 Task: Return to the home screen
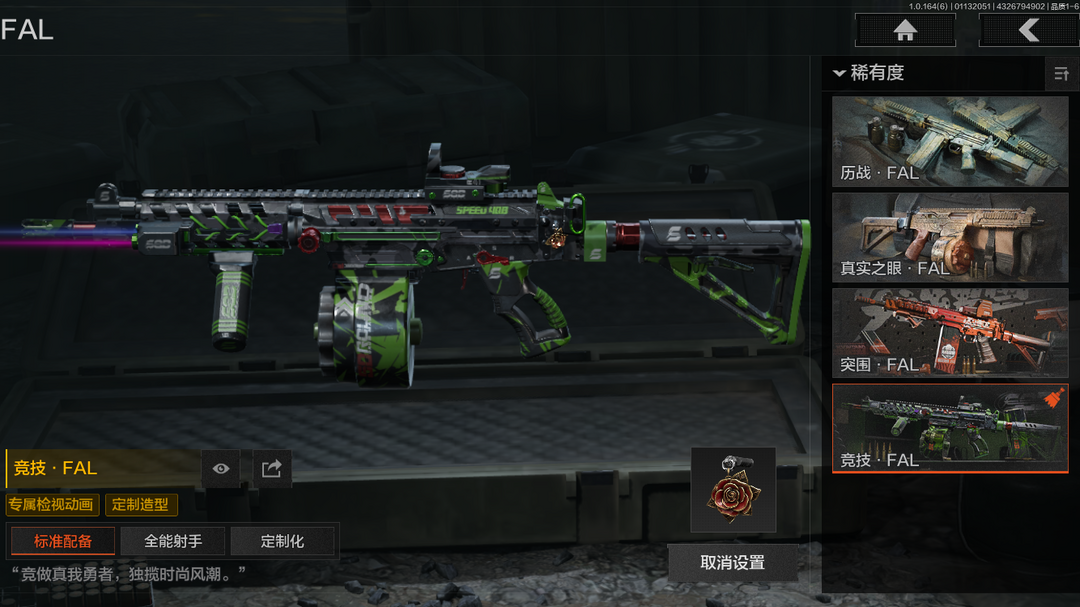pos(905,30)
